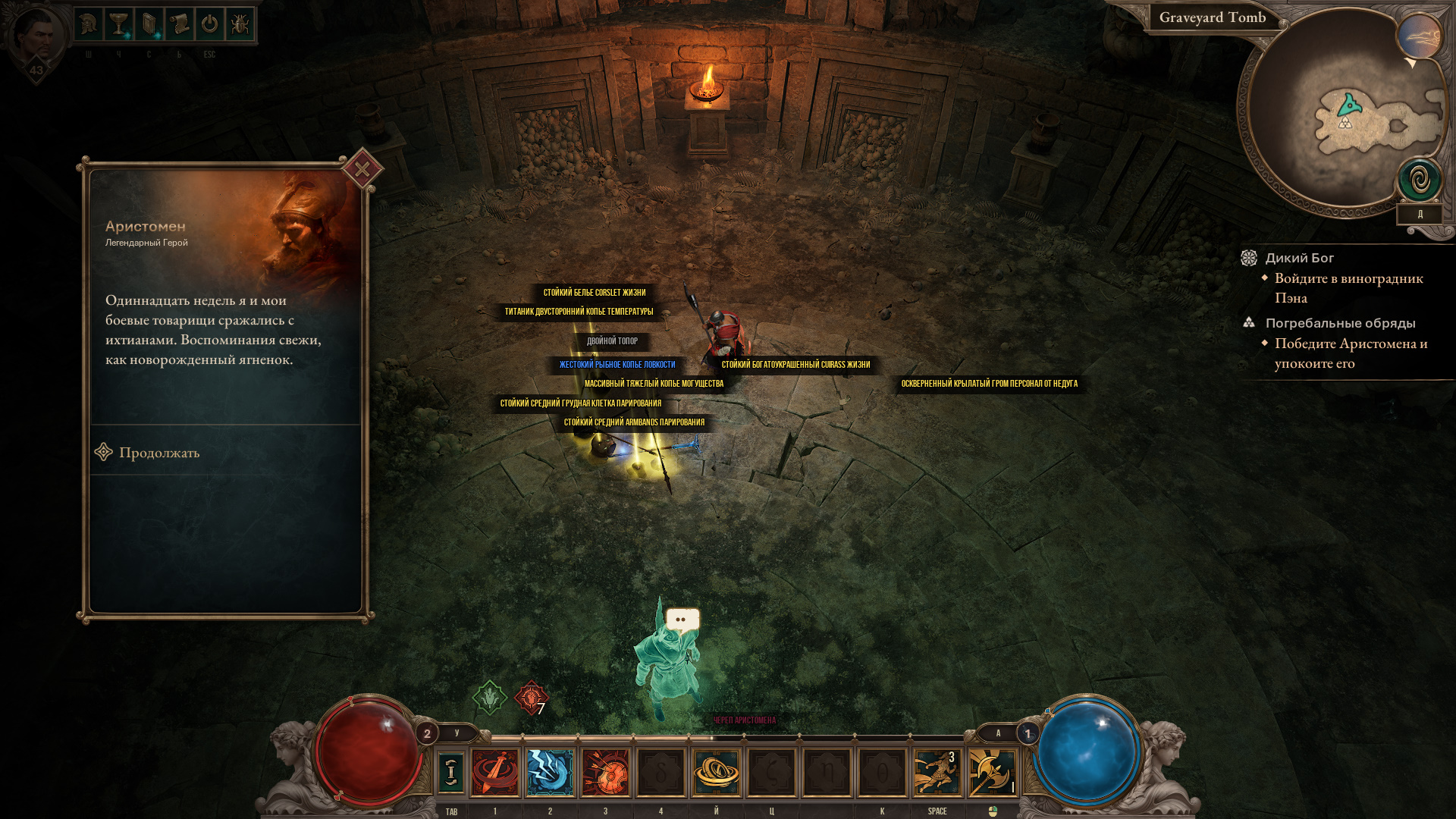Activate the golden rings skill

pos(716,772)
